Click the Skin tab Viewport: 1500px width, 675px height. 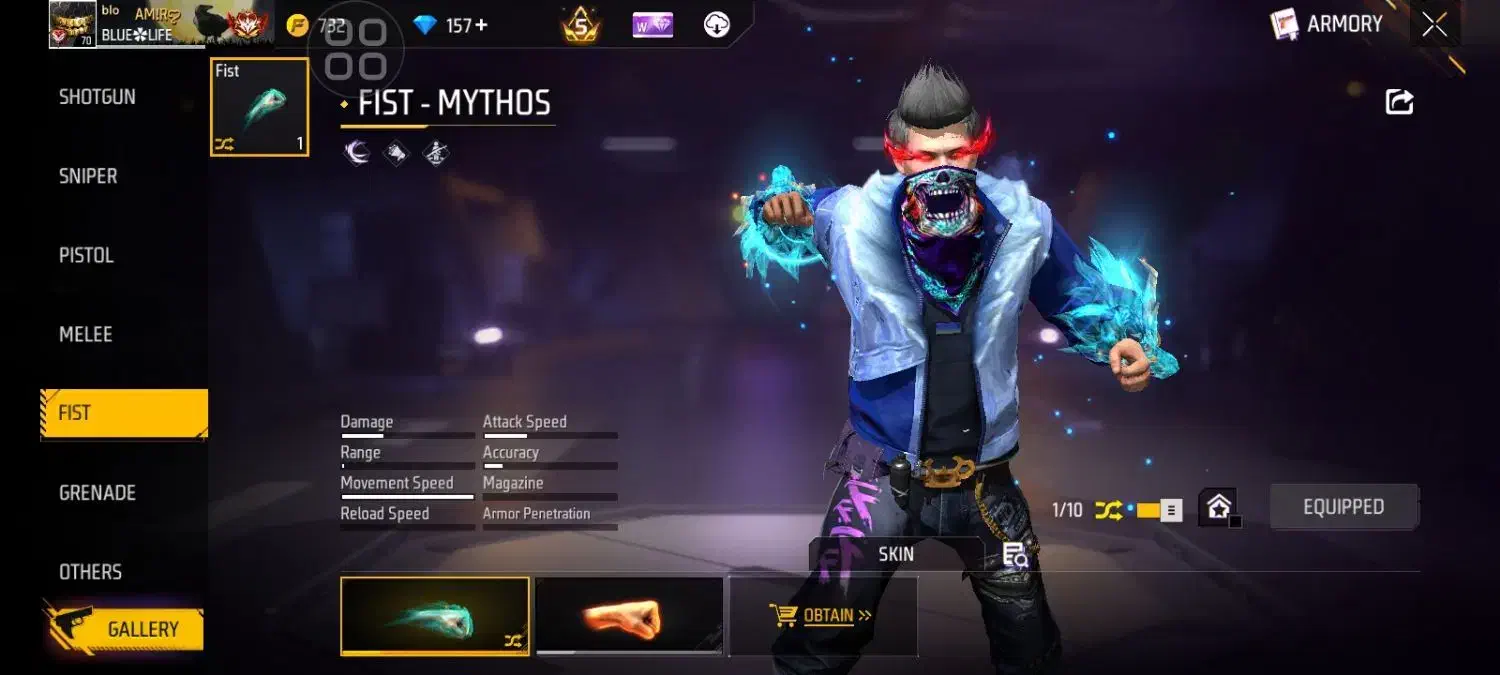(x=896, y=554)
